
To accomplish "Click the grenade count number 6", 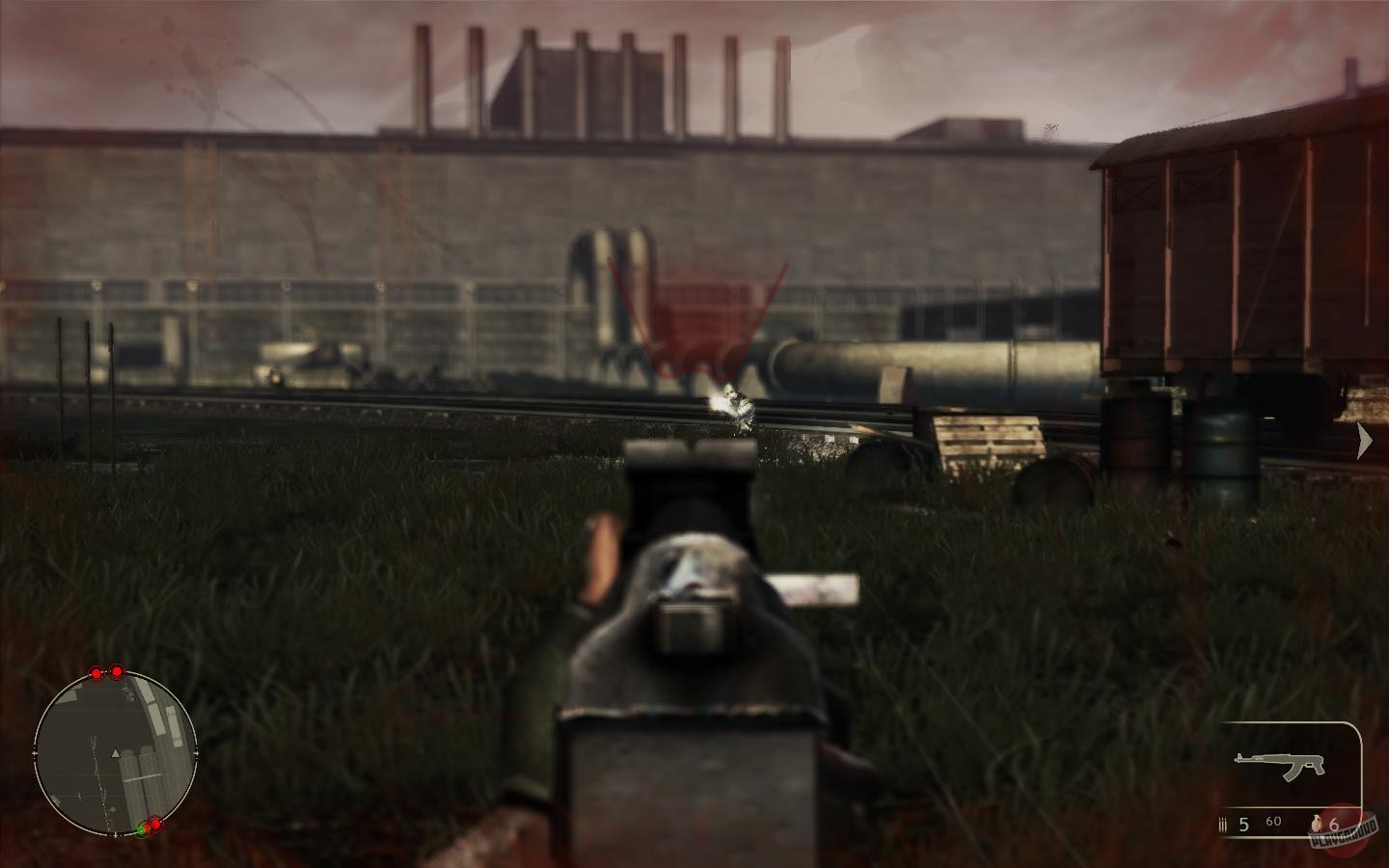I will pos(1335,826).
